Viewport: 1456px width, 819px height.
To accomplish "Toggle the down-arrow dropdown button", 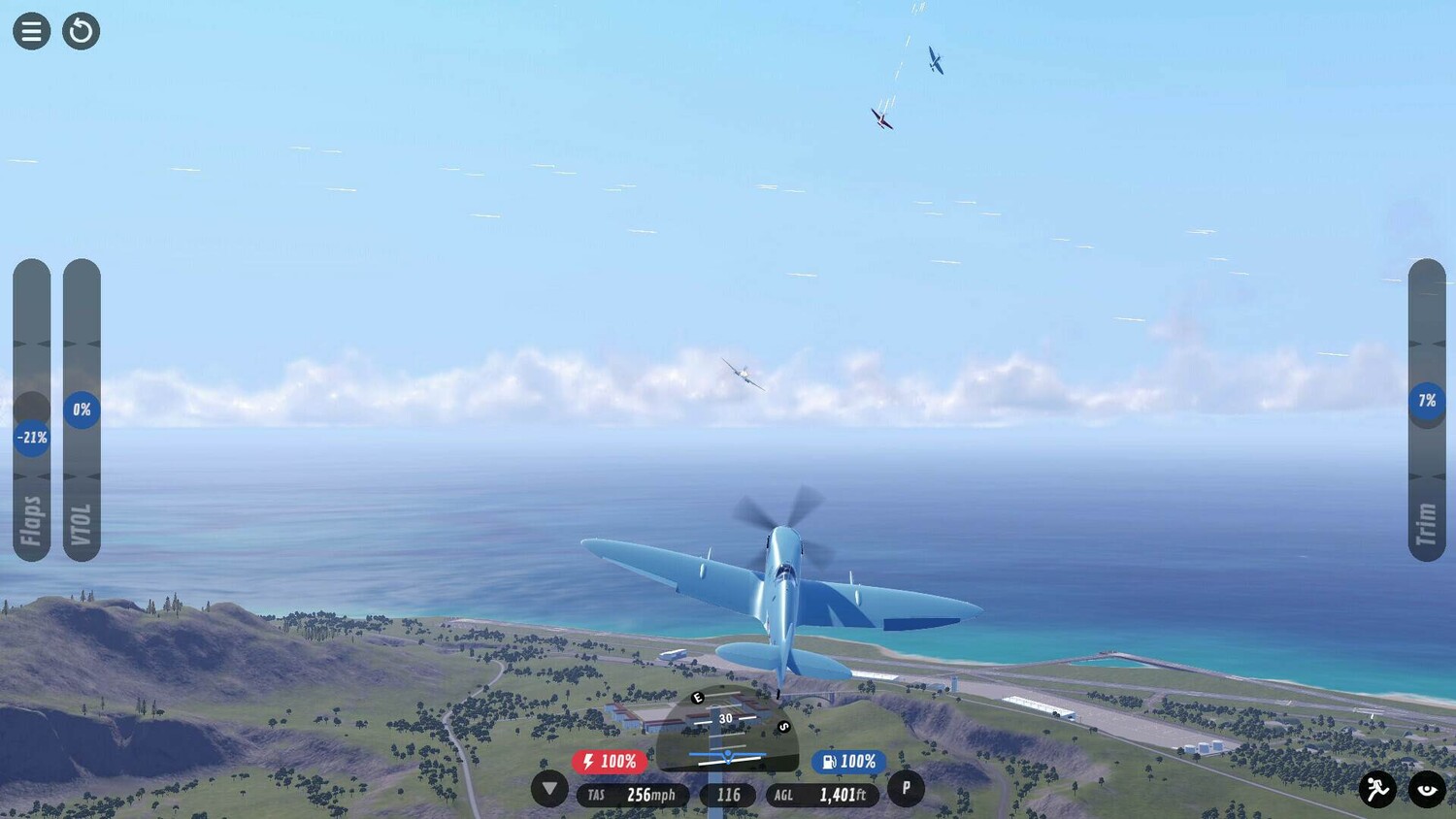I will 549,789.
